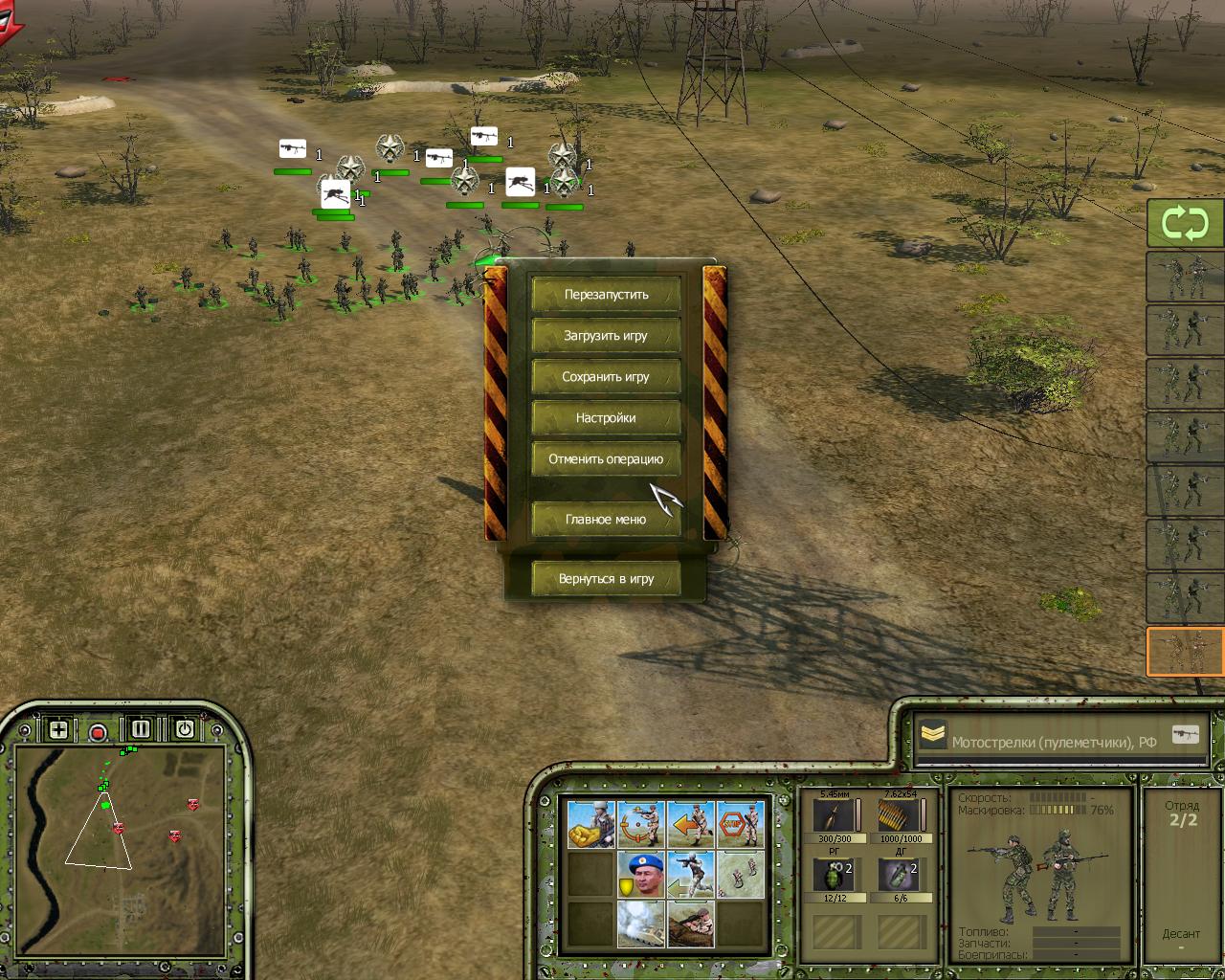This screenshot has width=1225, height=980.
Task: Select the orange-highlighted squad portrait
Action: coord(1185,652)
